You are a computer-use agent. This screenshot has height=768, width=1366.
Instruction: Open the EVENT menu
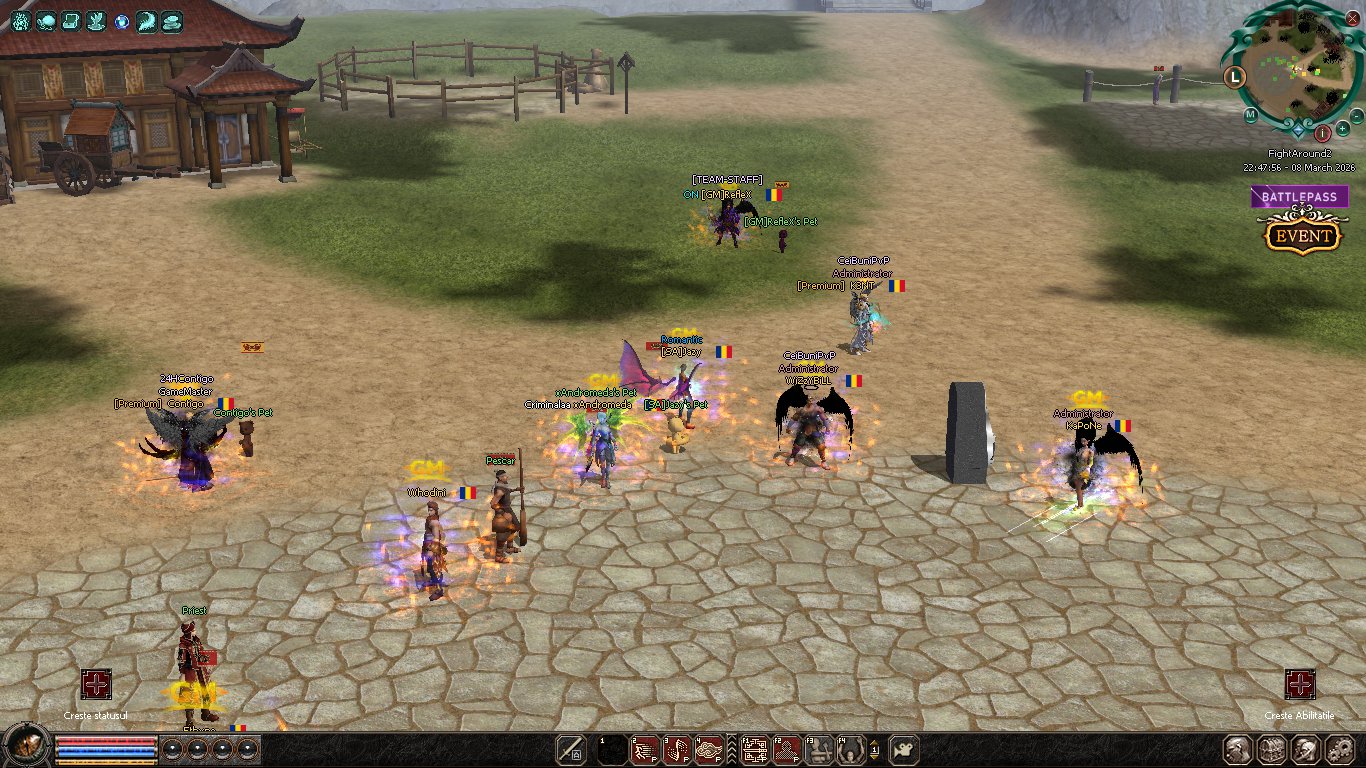pos(1302,237)
